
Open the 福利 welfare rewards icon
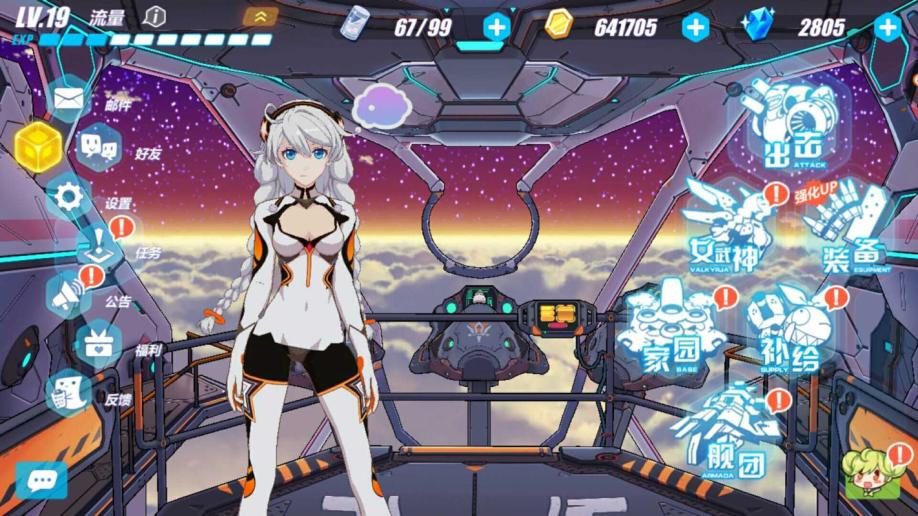pos(98,345)
